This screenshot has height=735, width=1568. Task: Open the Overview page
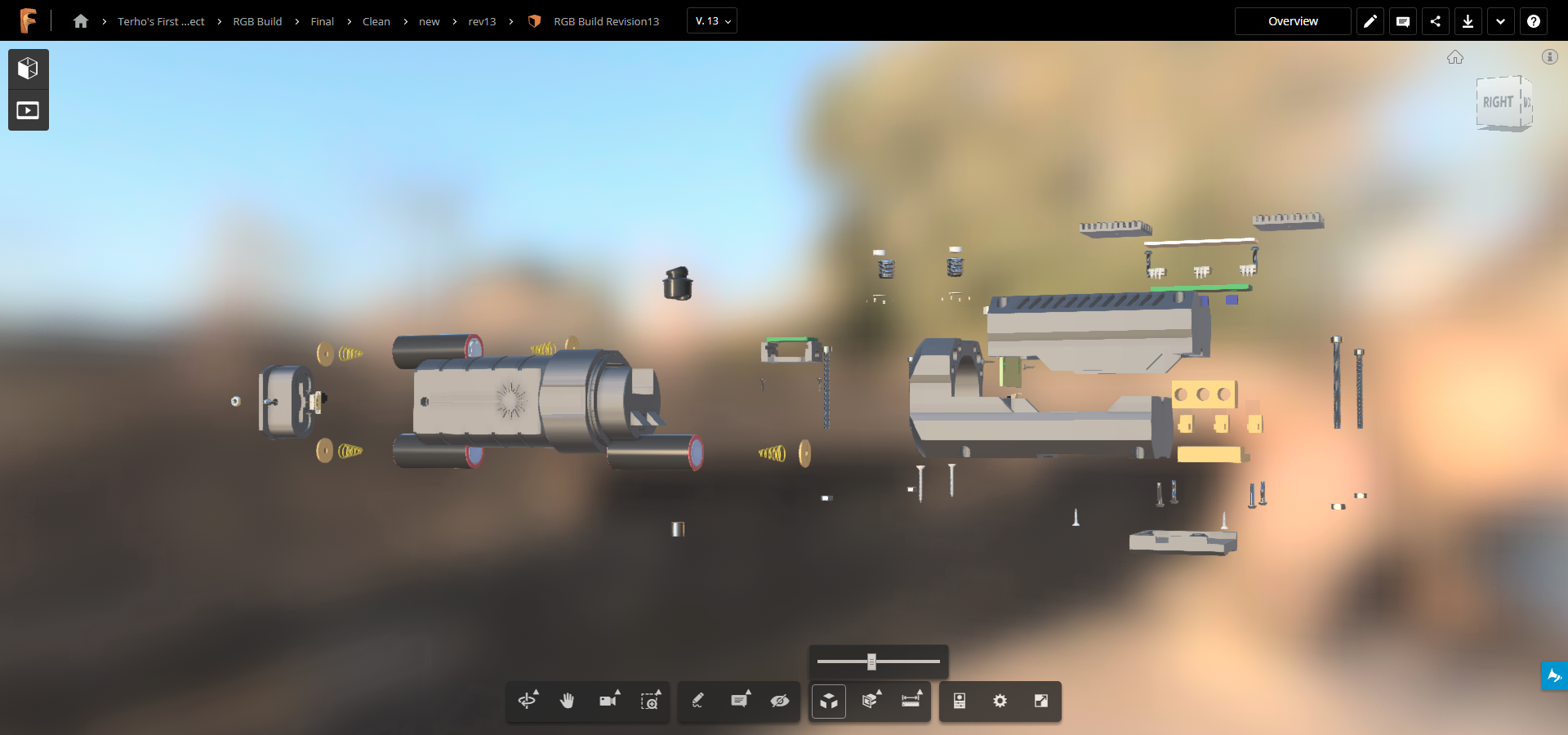1292,21
